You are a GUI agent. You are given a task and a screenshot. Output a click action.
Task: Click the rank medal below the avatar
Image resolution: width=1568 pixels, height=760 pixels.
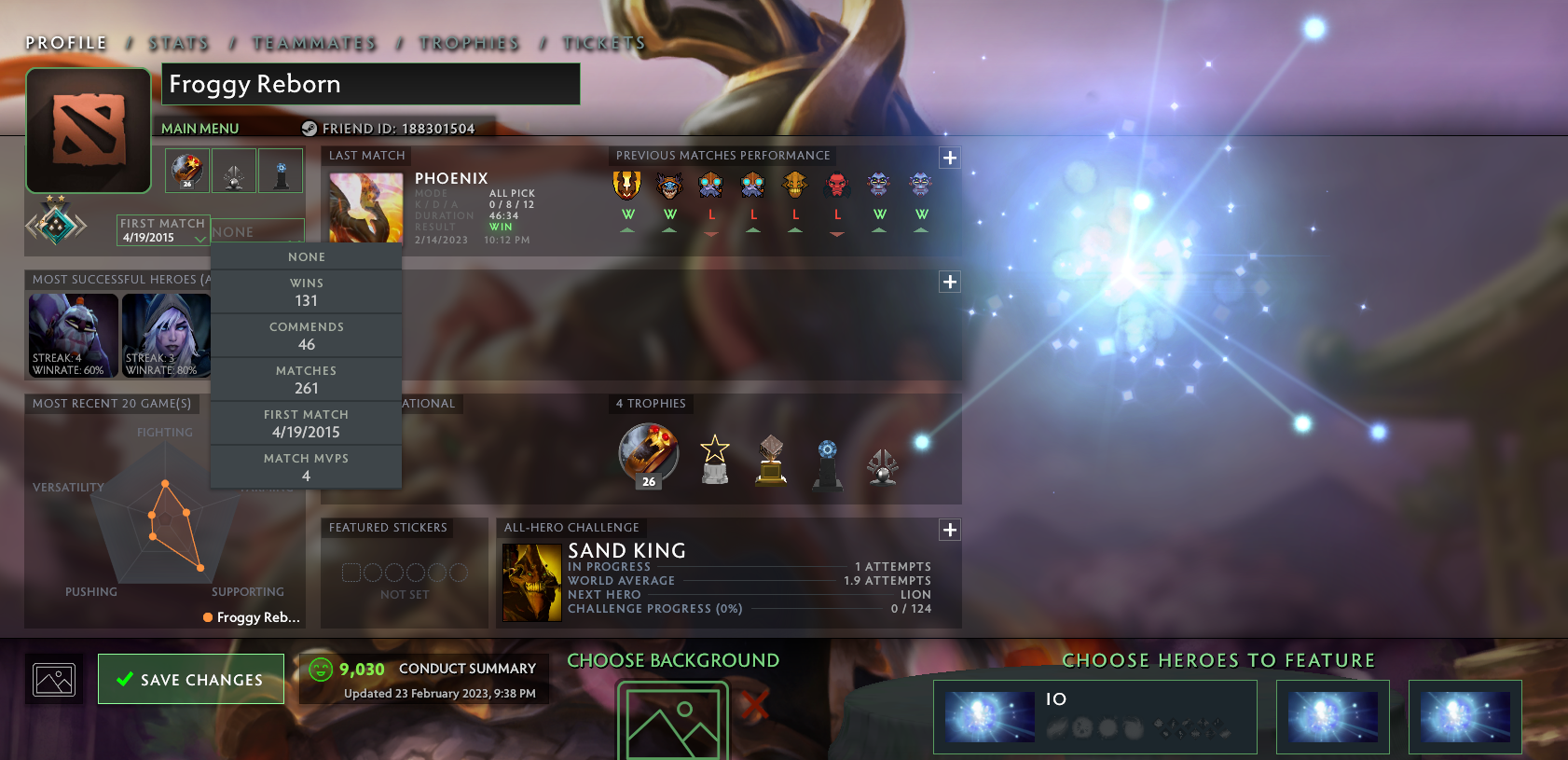[54, 224]
